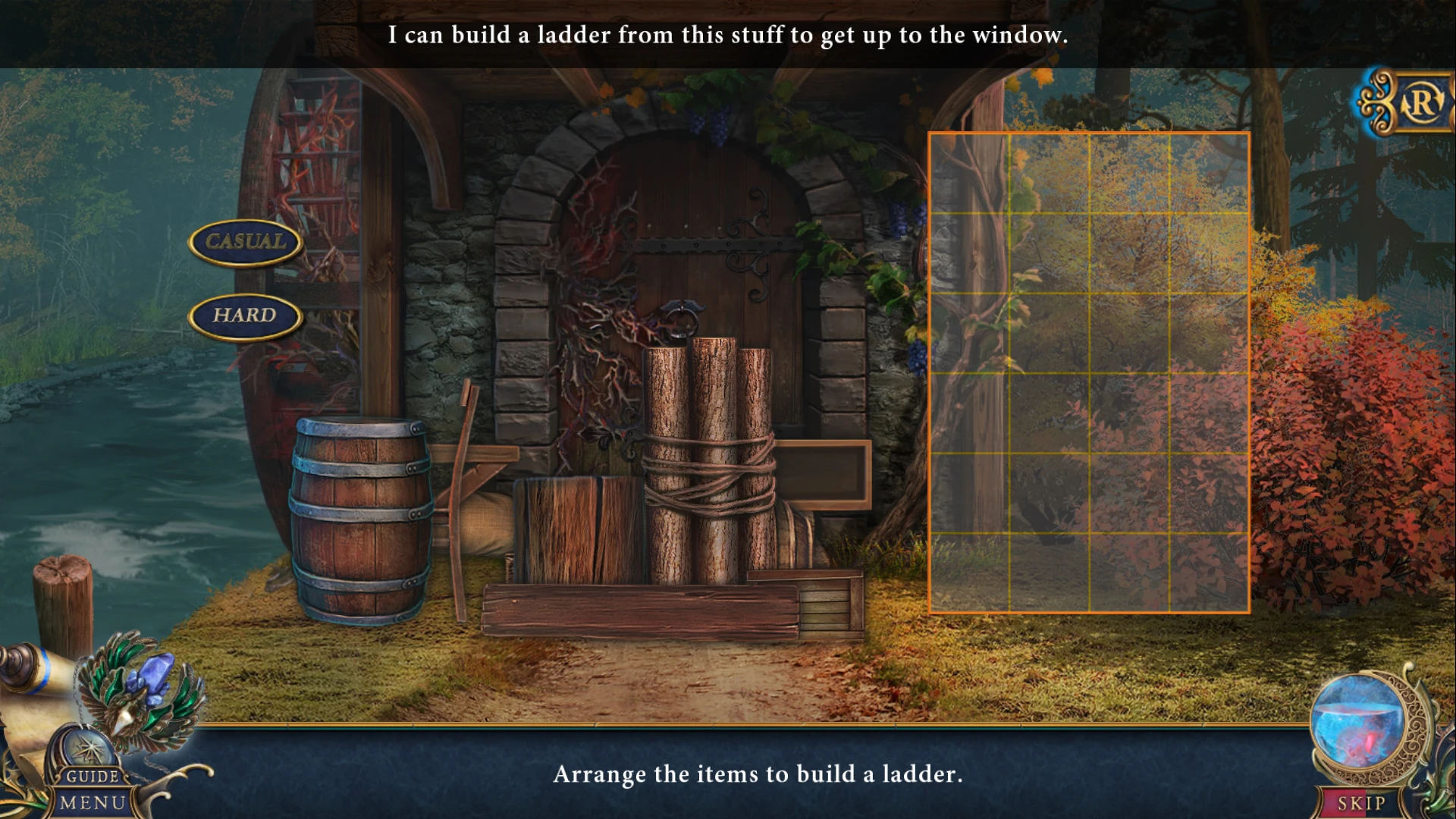Select the long flat wooden plank
This screenshot has height=819, width=1456.
[x=641, y=612]
